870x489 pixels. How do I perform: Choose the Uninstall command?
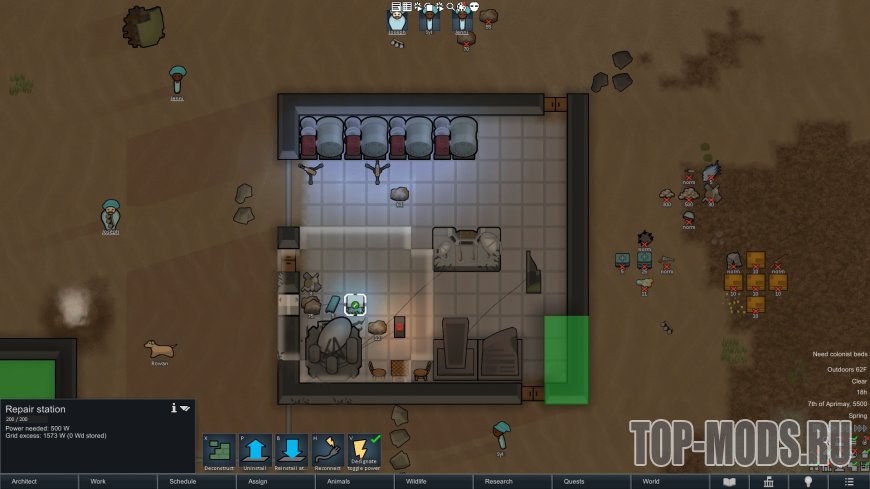[255, 452]
